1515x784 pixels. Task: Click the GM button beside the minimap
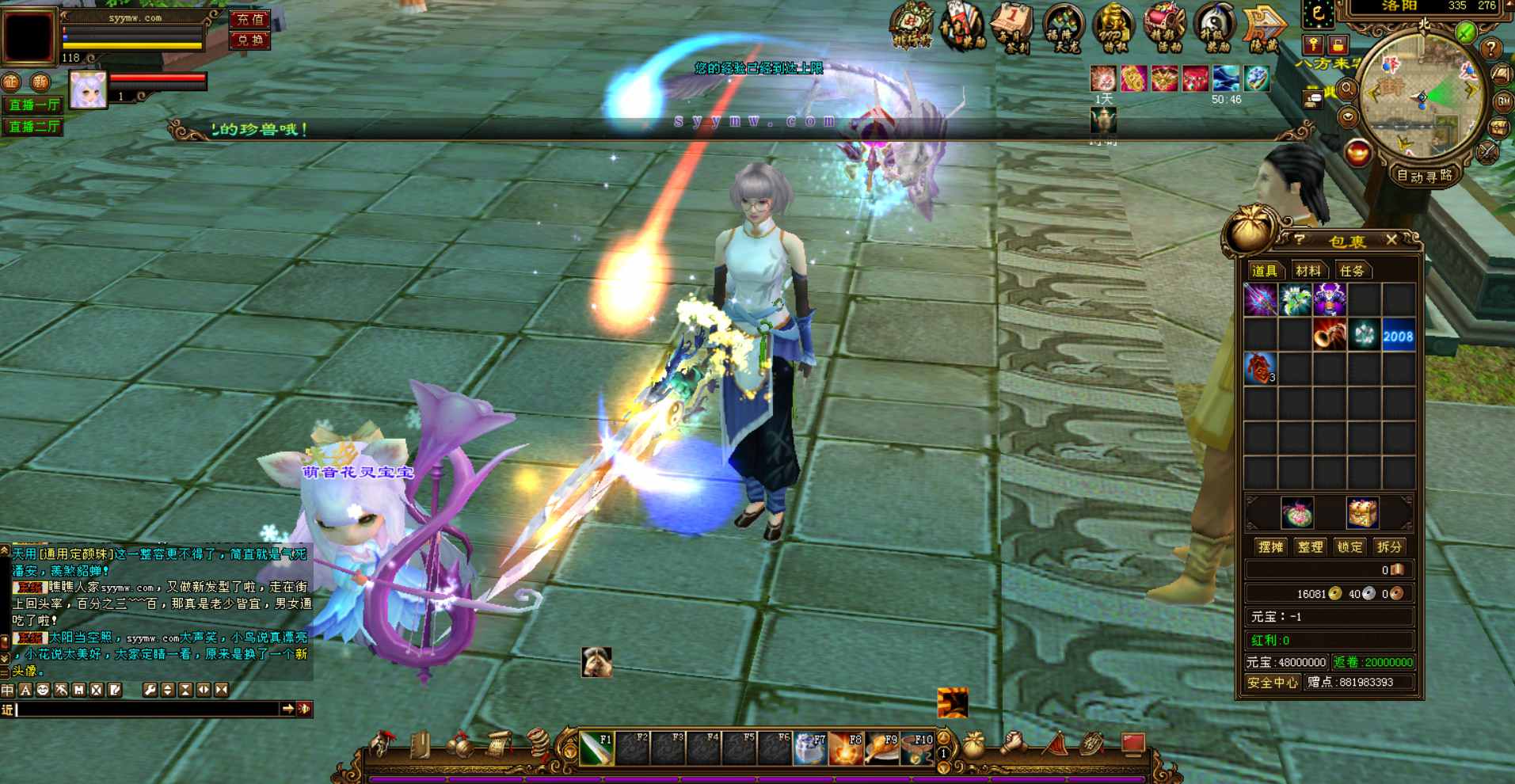[1502, 101]
